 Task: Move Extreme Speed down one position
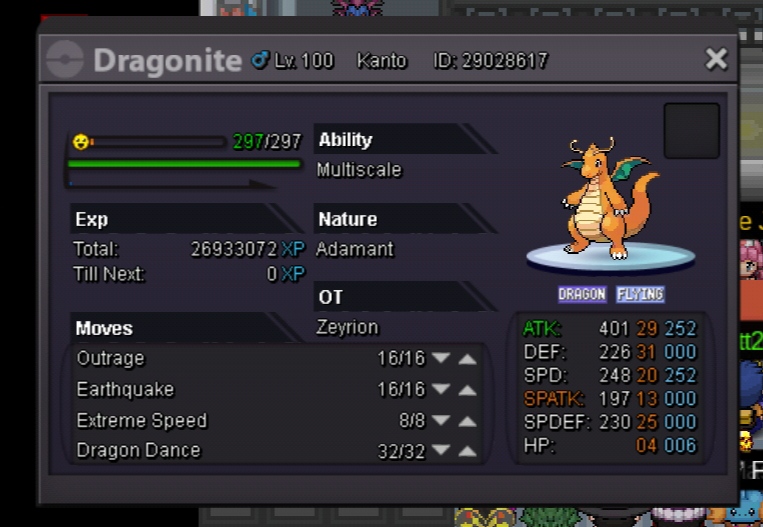(x=441, y=421)
